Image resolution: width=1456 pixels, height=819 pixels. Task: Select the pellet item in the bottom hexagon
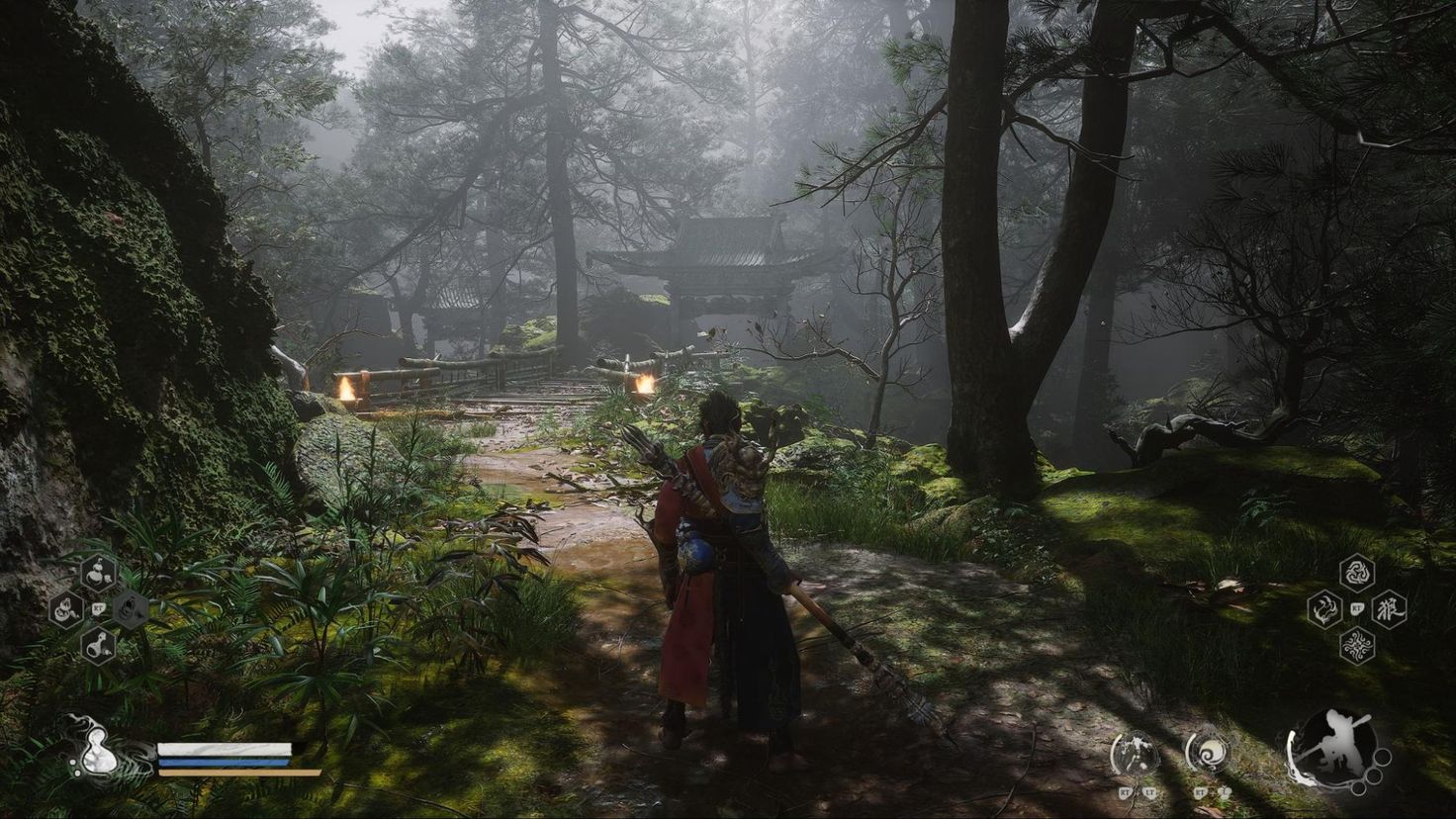click(x=97, y=644)
